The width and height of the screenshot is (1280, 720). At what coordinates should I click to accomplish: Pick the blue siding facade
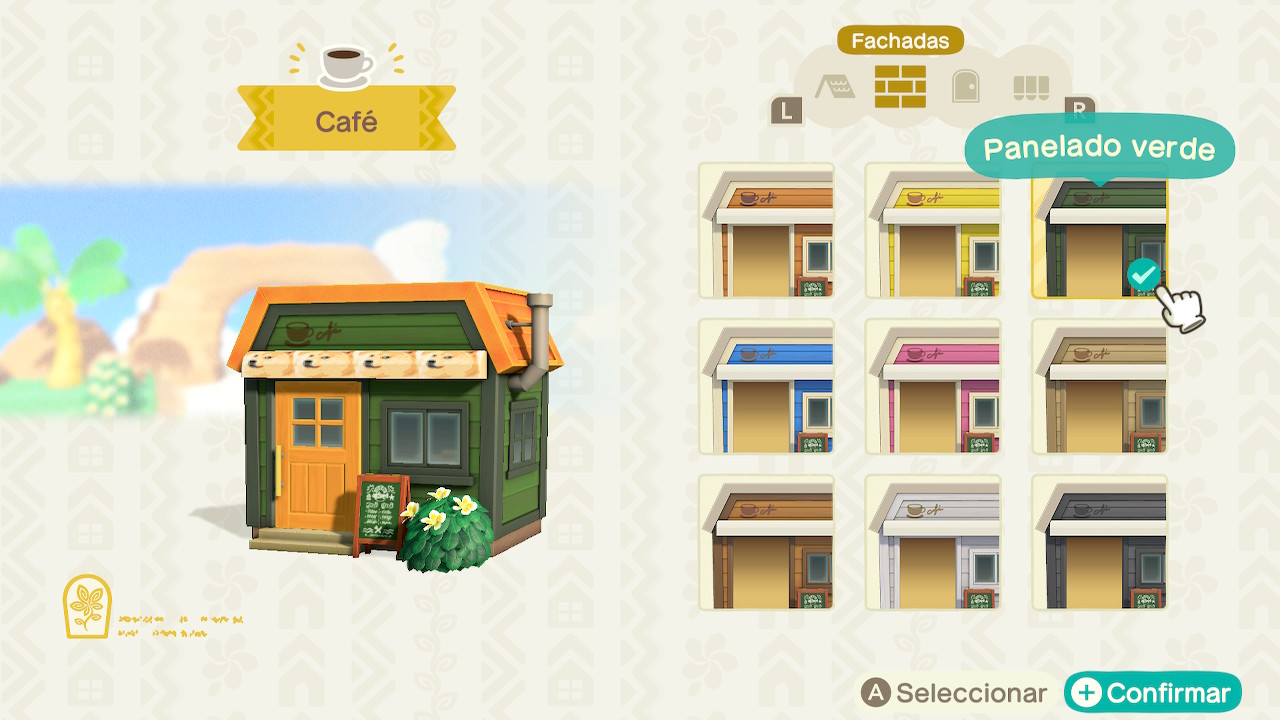tap(767, 387)
